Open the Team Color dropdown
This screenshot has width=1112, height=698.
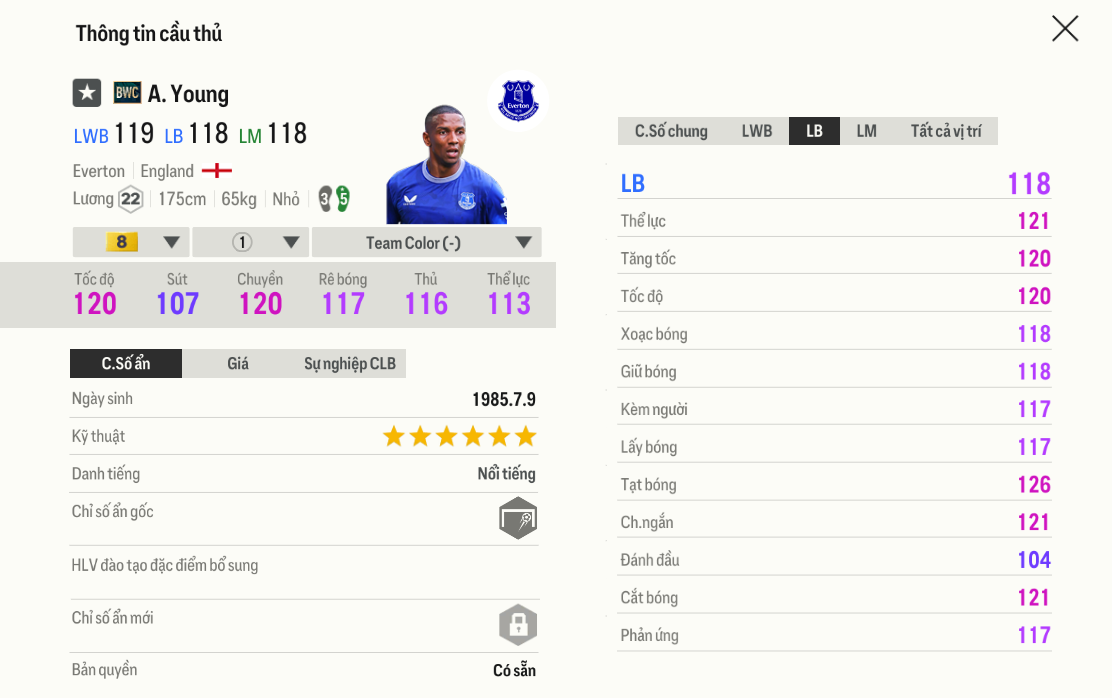point(427,242)
